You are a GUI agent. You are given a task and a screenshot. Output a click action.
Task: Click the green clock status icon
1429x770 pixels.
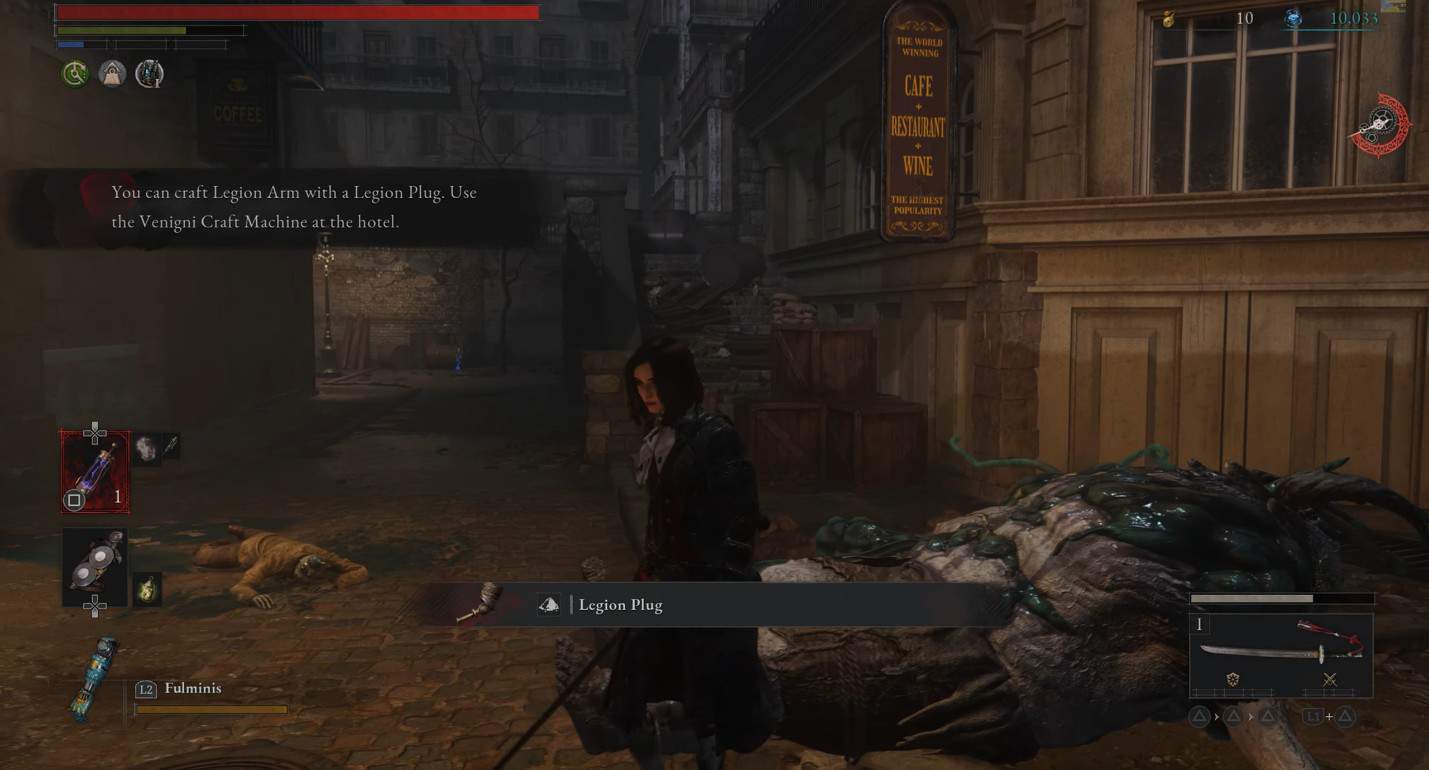point(75,73)
